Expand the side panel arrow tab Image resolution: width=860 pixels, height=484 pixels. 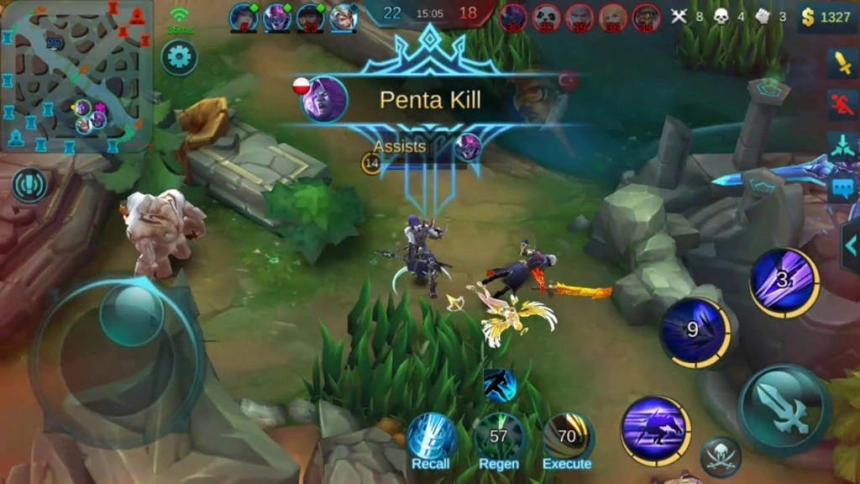click(x=850, y=246)
